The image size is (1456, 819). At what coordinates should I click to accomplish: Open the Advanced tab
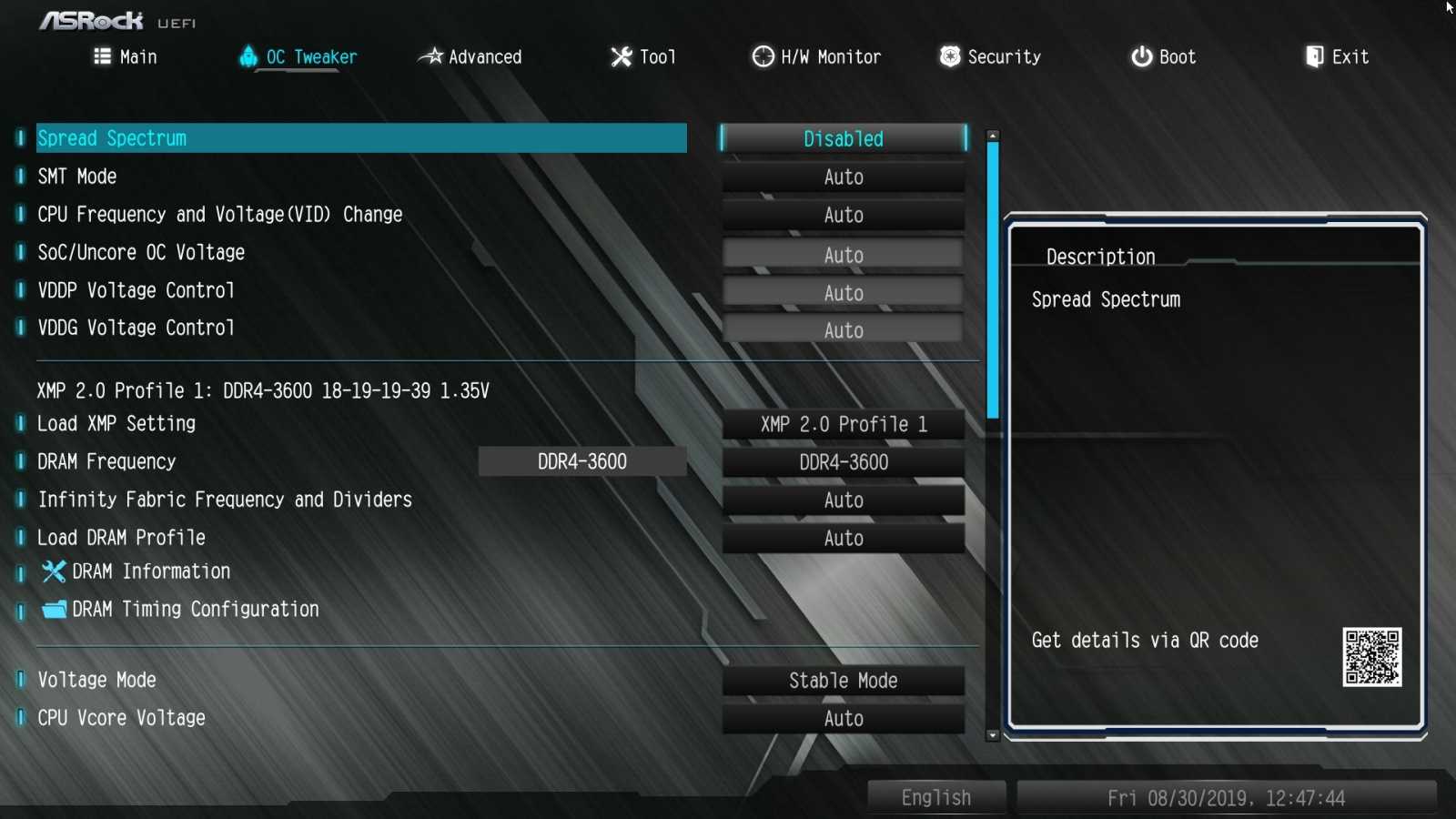pyautogui.click(x=470, y=57)
